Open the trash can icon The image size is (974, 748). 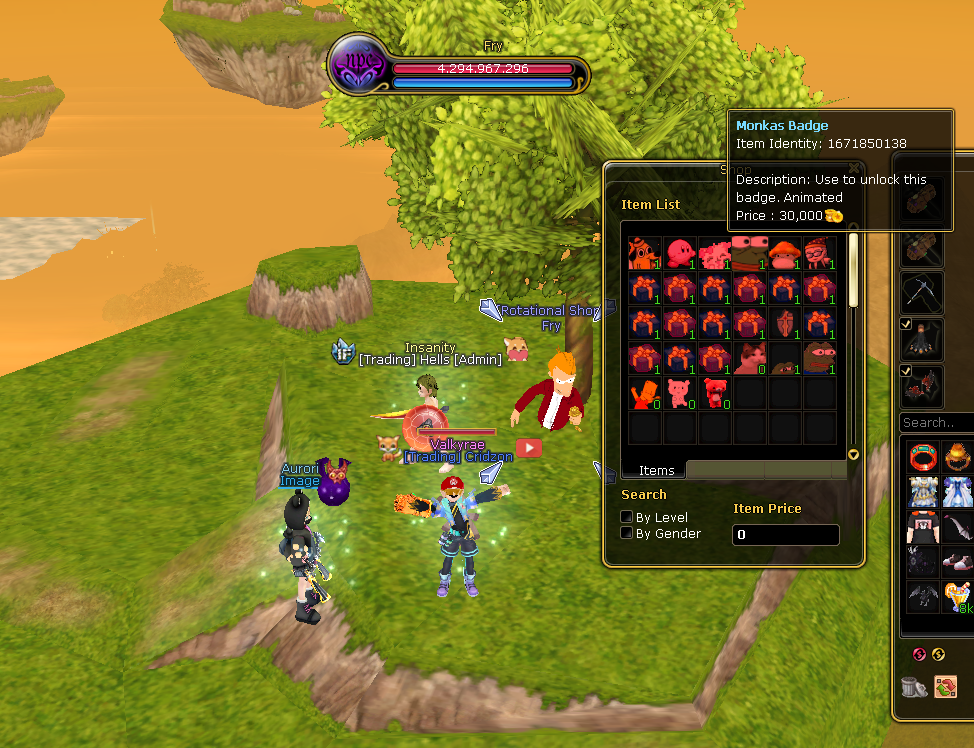[x=913, y=687]
